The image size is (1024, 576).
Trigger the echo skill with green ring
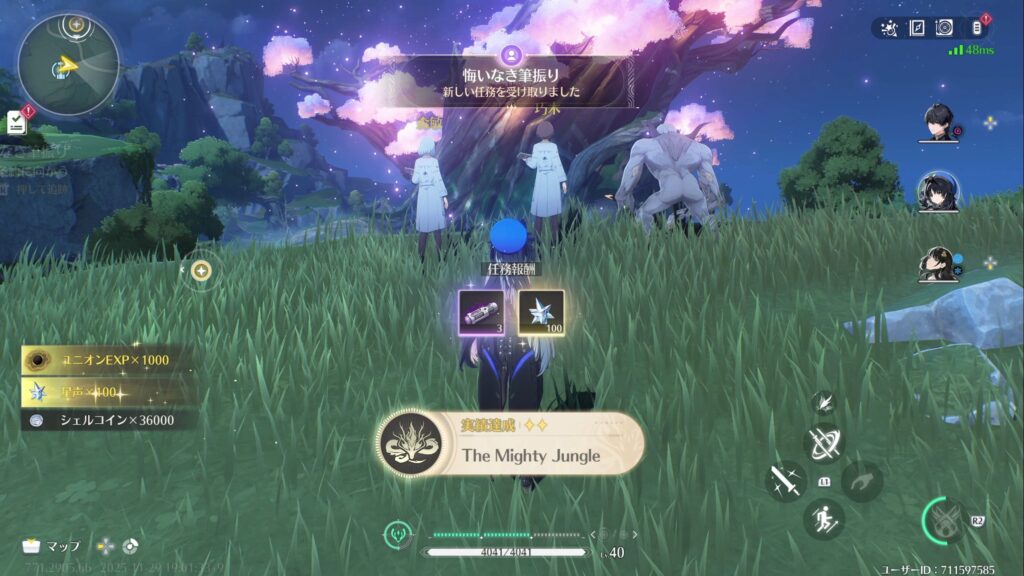(x=943, y=519)
